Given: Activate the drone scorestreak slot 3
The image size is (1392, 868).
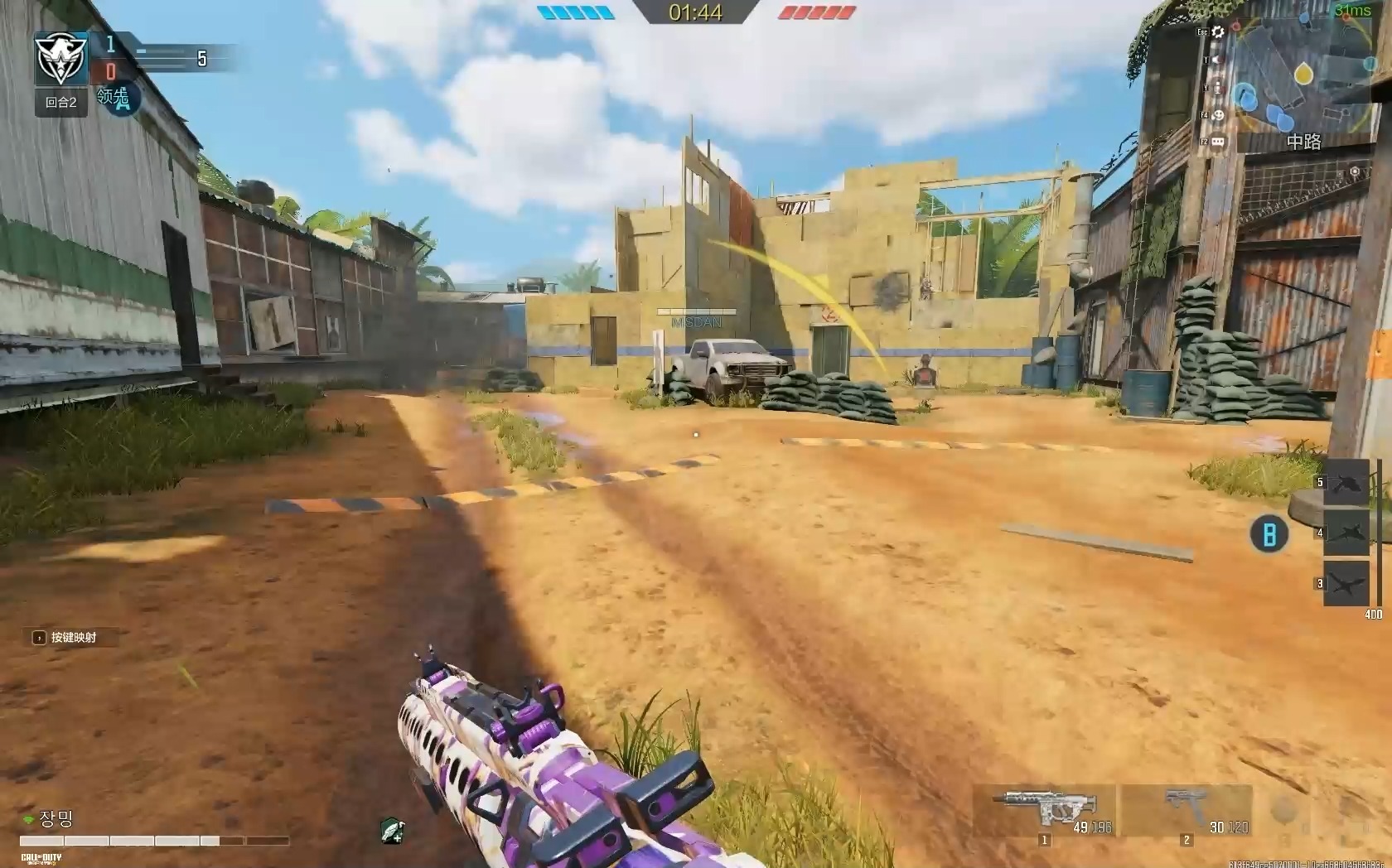Looking at the screenshot, I should (1346, 583).
